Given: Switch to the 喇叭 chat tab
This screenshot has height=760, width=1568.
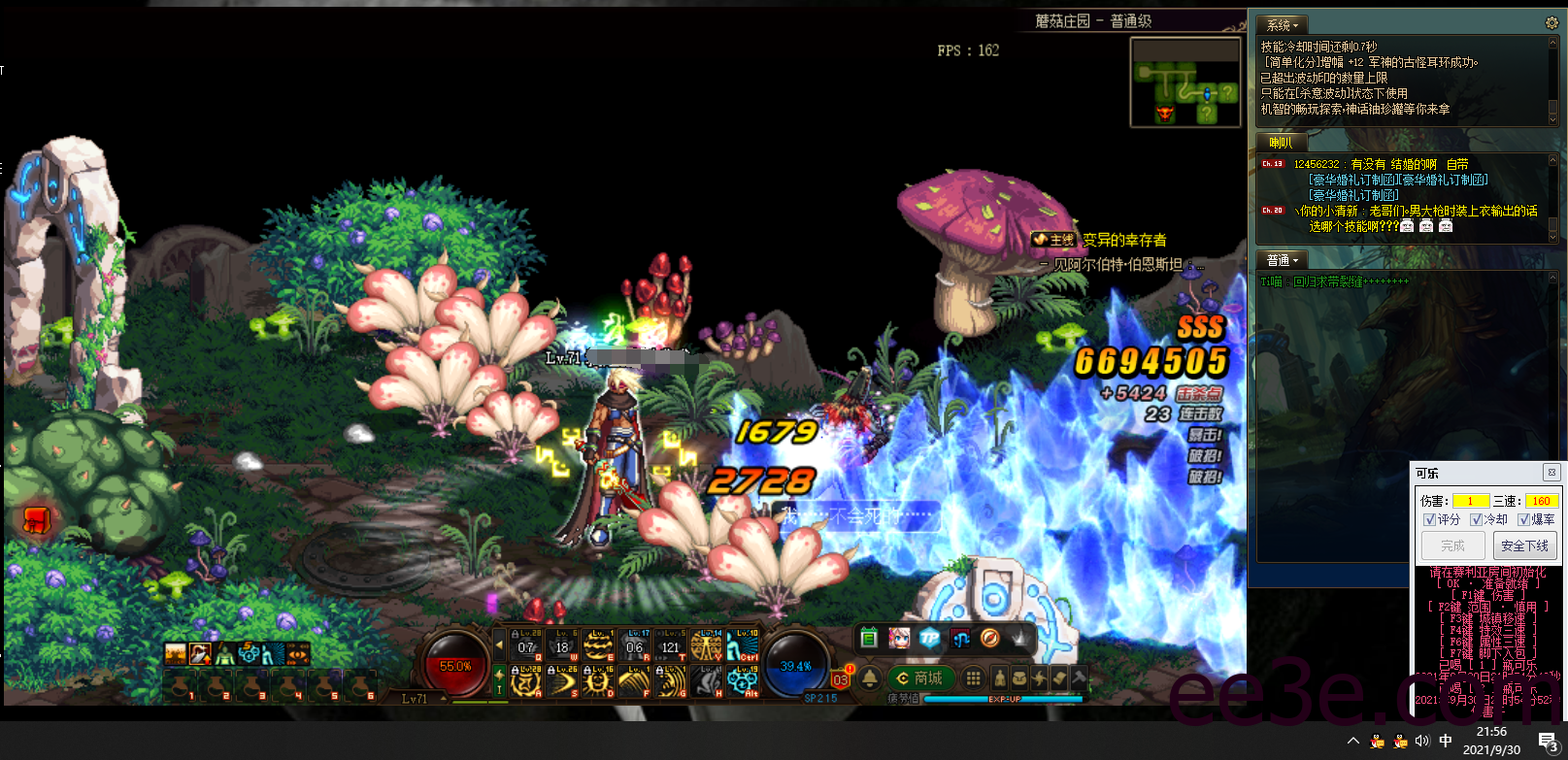Looking at the screenshot, I should 1281,143.
